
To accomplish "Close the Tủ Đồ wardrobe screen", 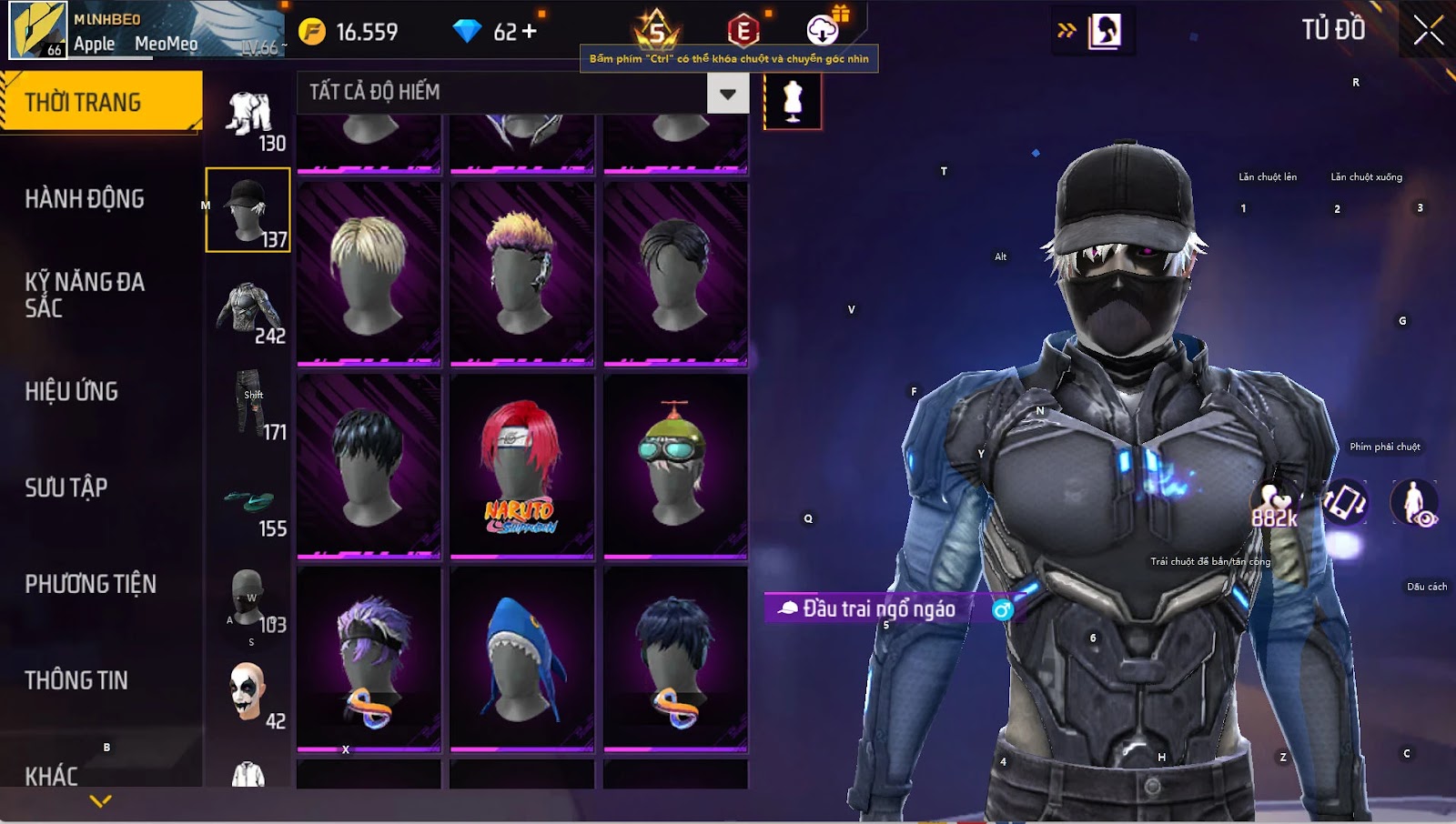I will [x=1428, y=31].
